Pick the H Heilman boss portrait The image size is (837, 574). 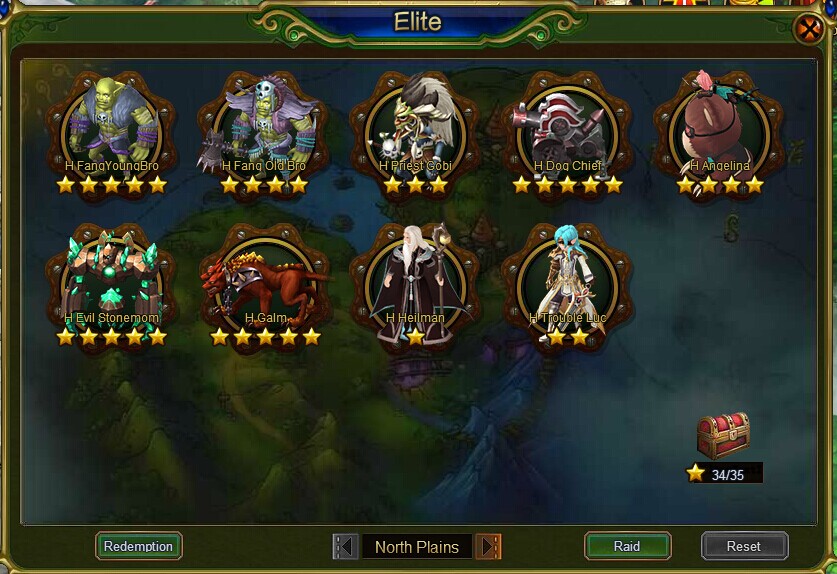415,280
